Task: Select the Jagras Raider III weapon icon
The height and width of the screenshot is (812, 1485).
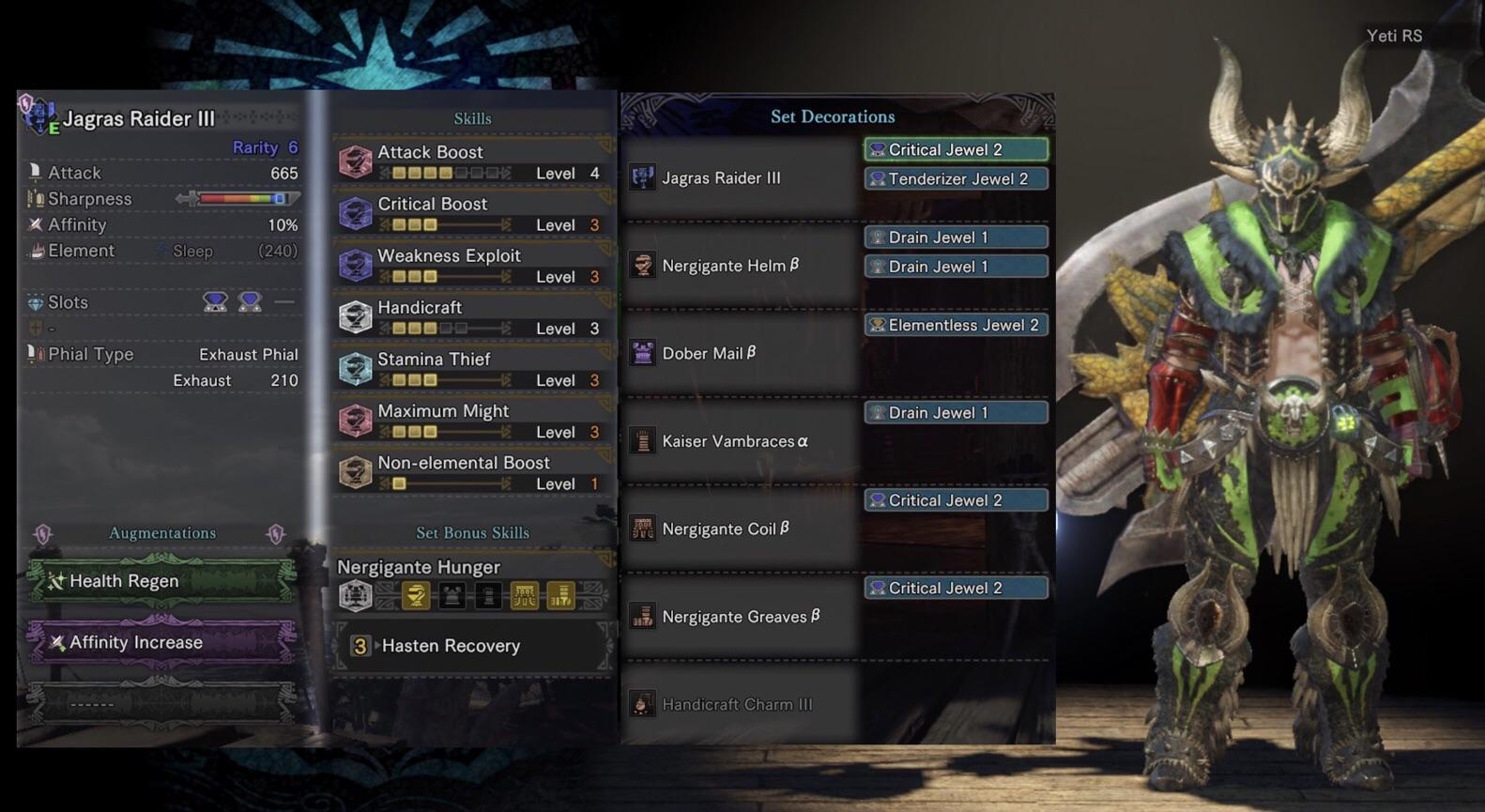Action: tap(642, 177)
